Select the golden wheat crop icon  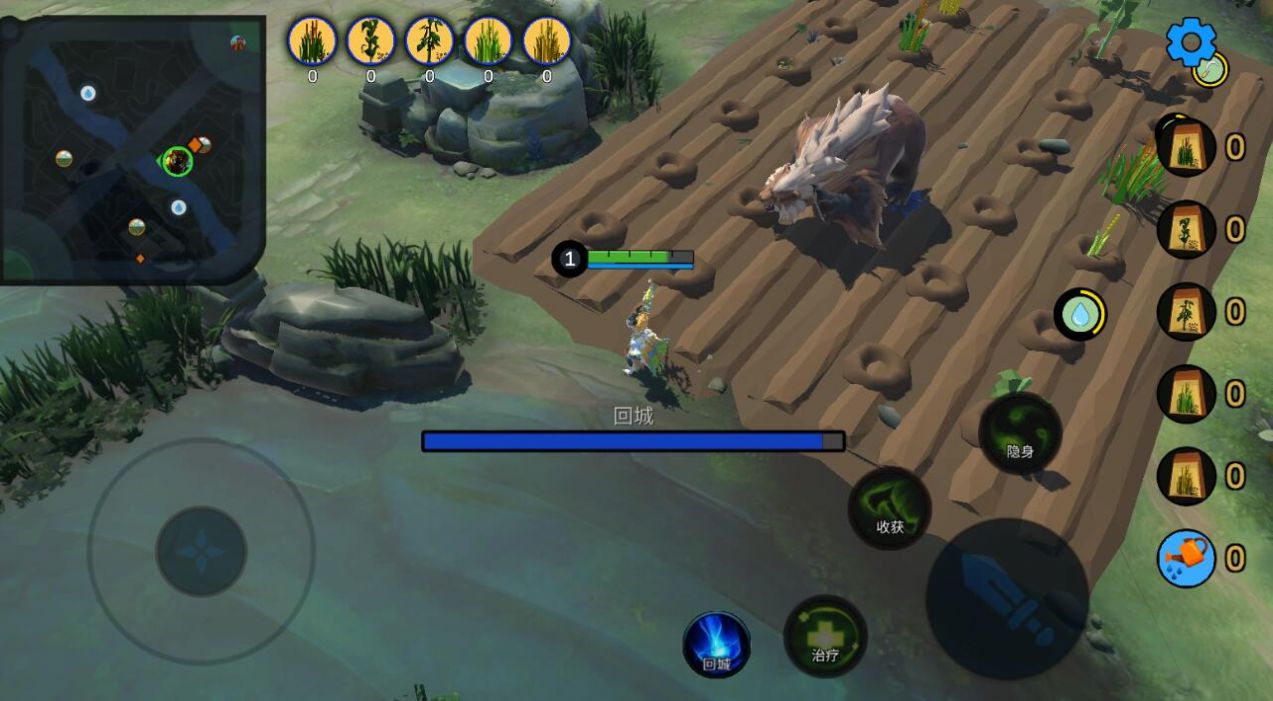pyautogui.click(x=547, y=41)
